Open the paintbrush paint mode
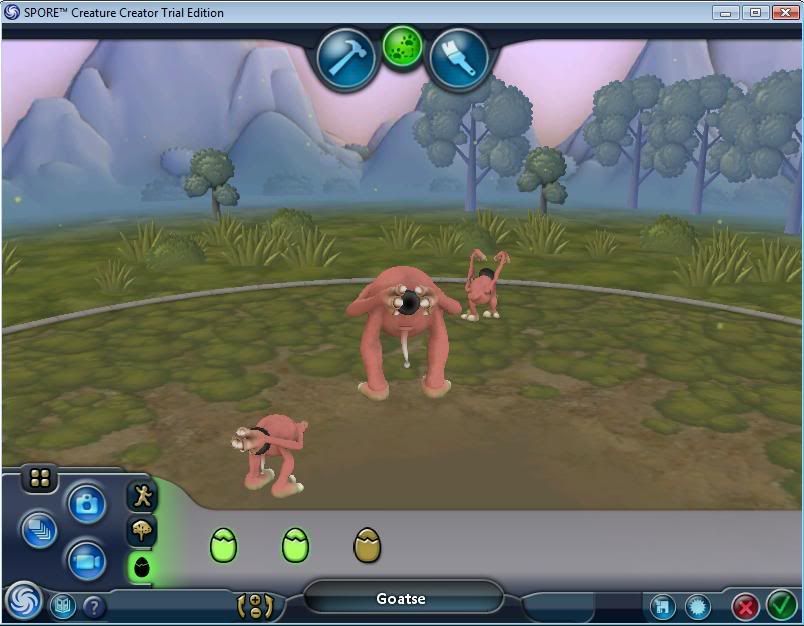This screenshot has width=804, height=626. point(458,58)
